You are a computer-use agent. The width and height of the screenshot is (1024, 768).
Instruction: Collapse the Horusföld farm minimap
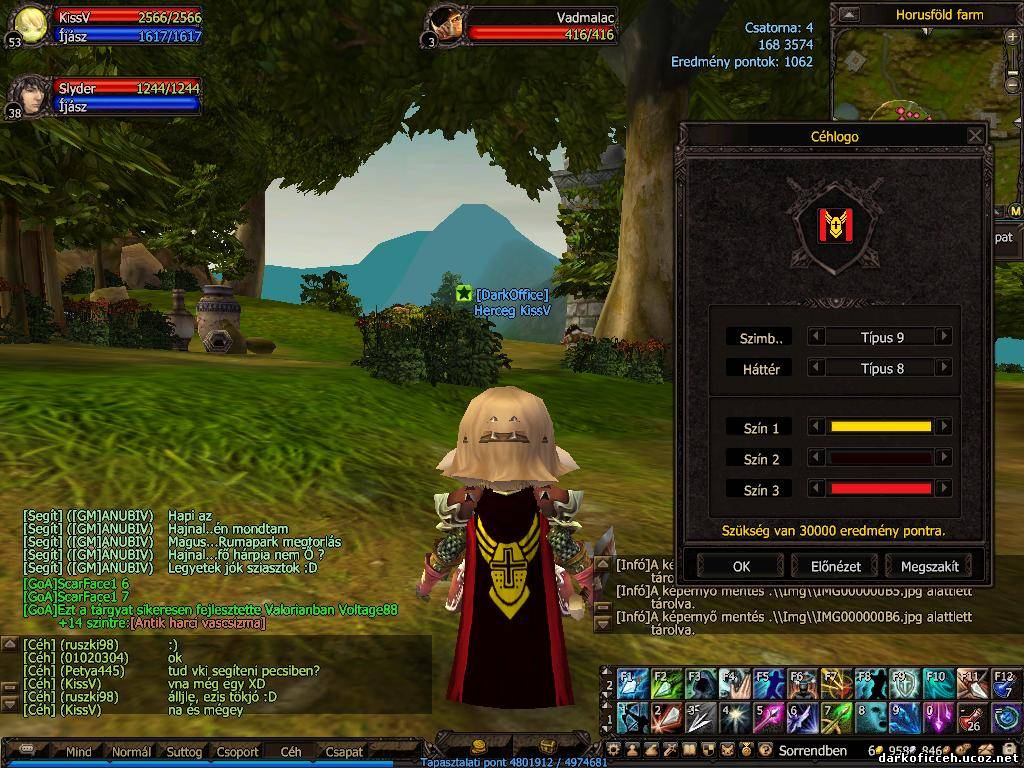(x=849, y=15)
